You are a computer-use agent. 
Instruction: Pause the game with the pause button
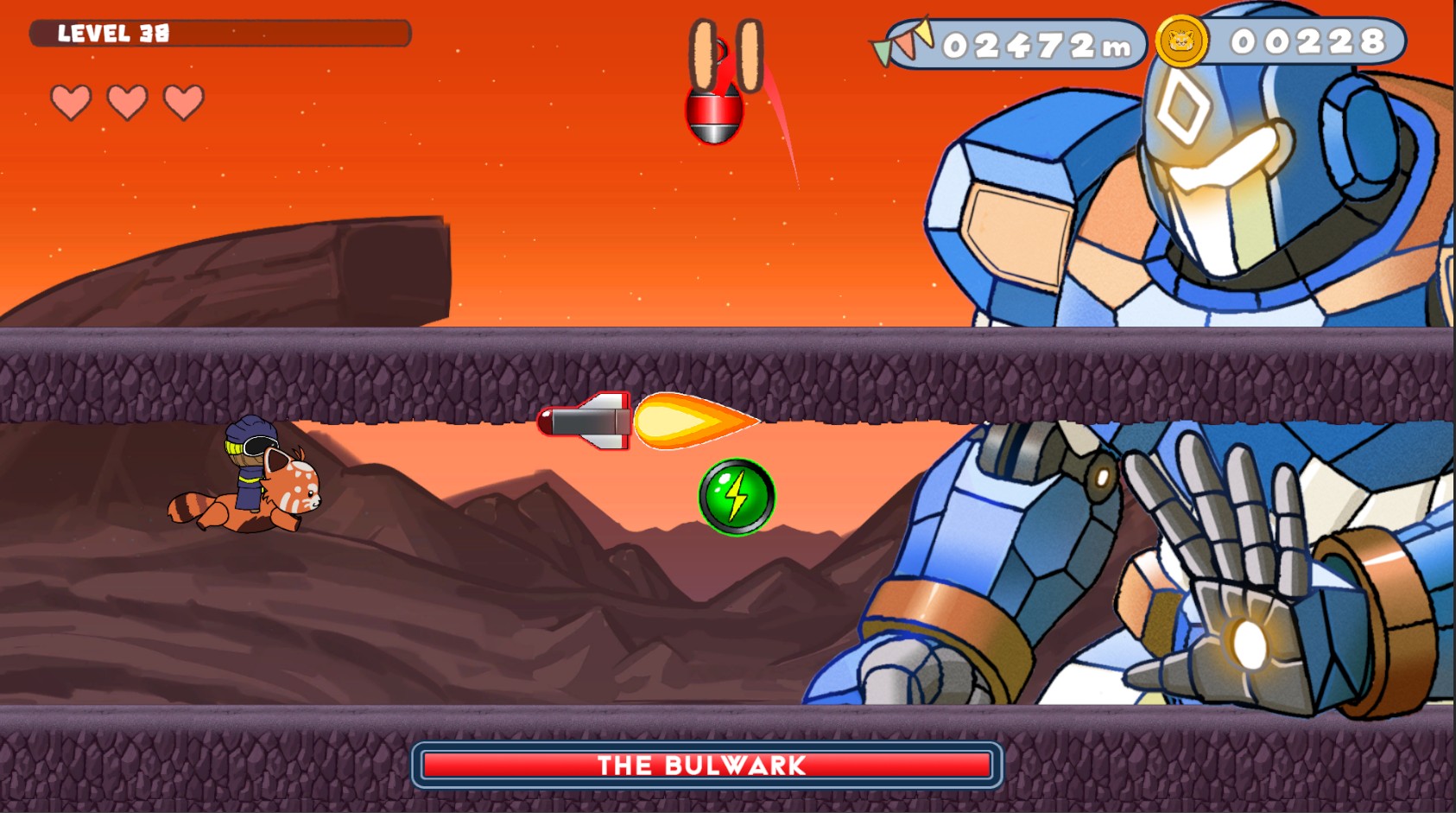tap(725, 54)
